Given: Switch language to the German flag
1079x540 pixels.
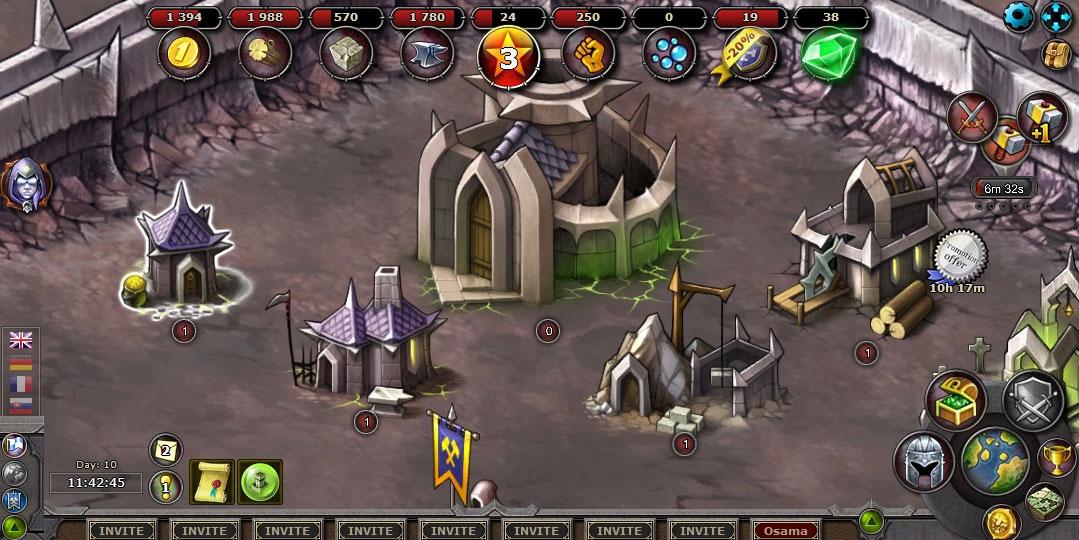Looking at the screenshot, I should tap(20, 362).
